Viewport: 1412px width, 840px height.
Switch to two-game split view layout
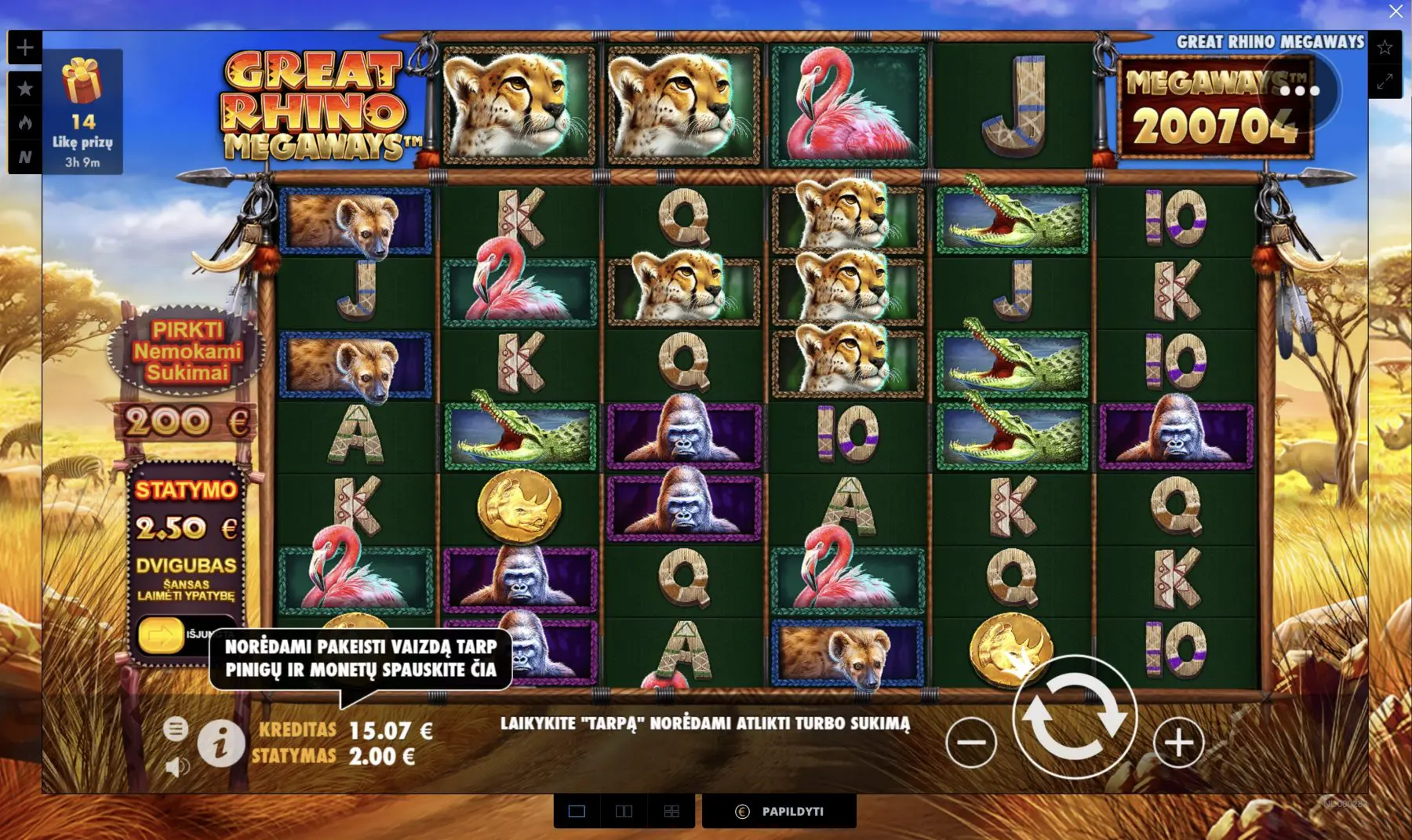(x=624, y=811)
